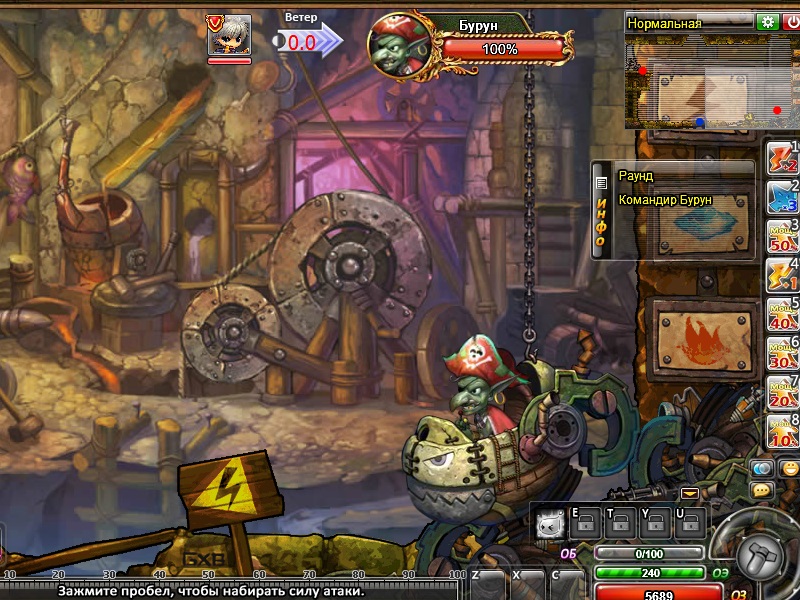Image resolution: width=800 pixels, height=600 pixels.
Task: Toggle the ИНФО side panel tab
Action: coord(601,210)
